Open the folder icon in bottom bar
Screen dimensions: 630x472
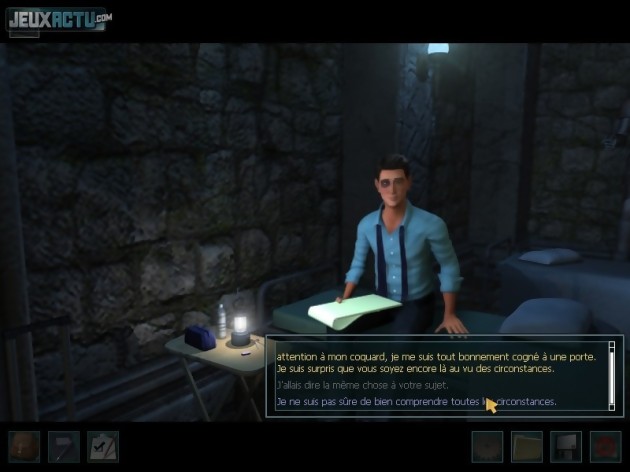click(527, 446)
